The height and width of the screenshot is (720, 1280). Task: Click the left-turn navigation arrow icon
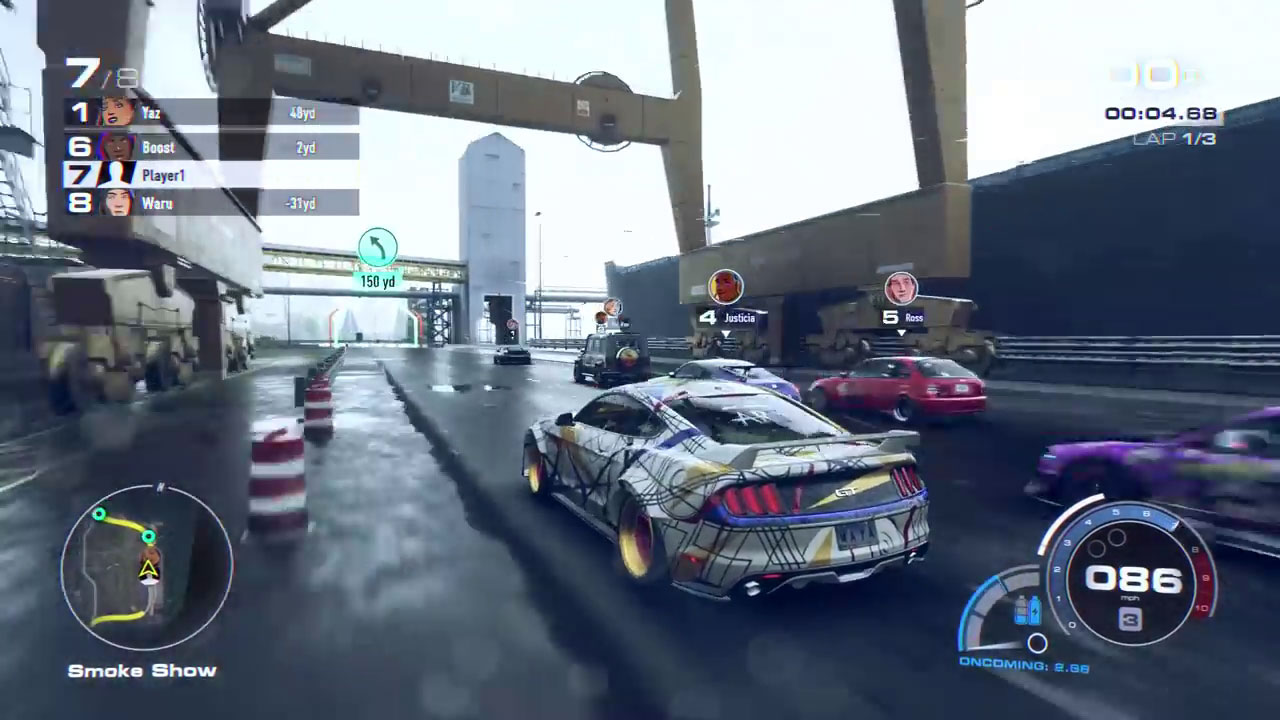pos(377,248)
